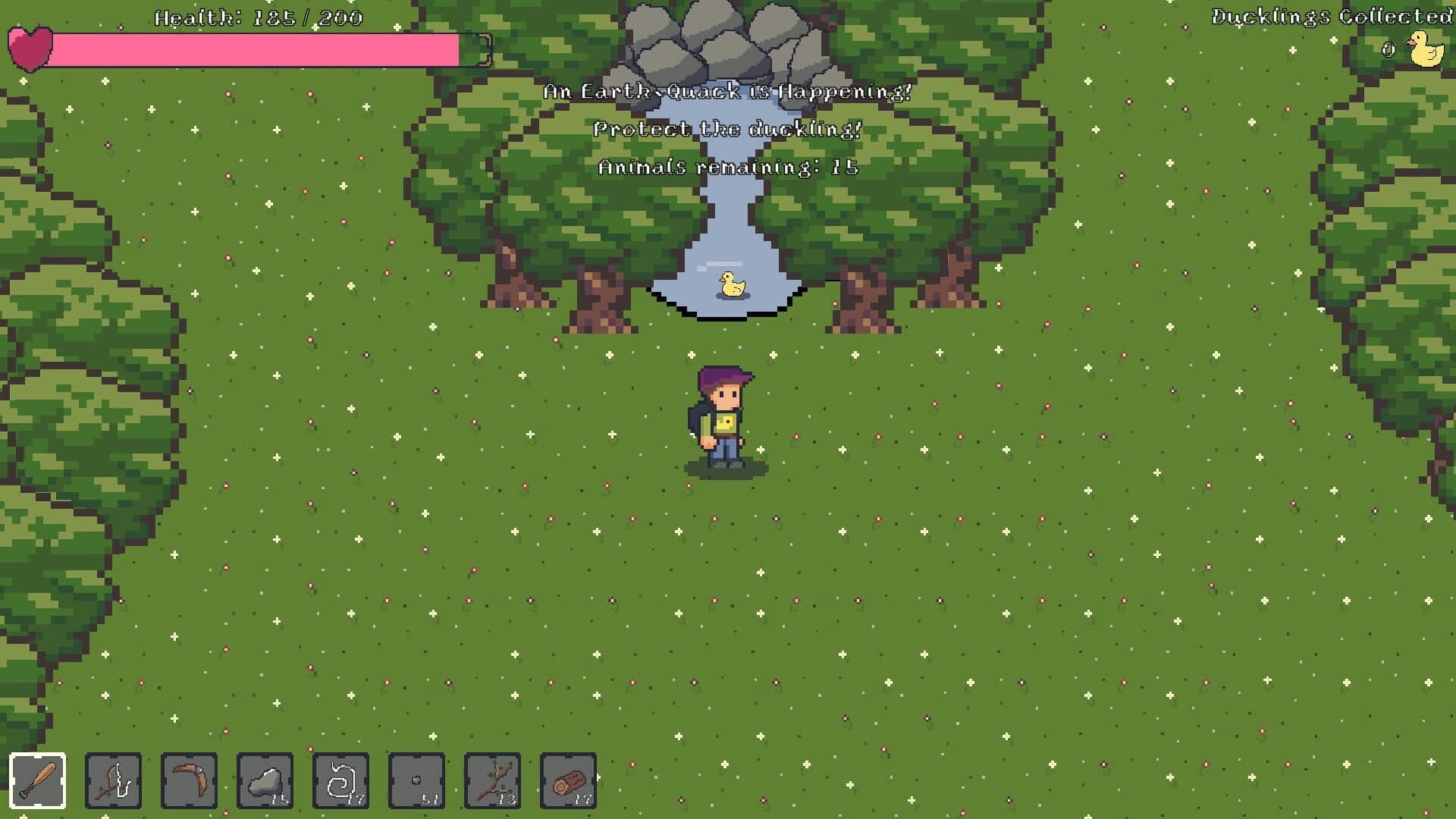The height and width of the screenshot is (819, 1456).
Task: Select the branch item showing 13
Action: point(493,781)
